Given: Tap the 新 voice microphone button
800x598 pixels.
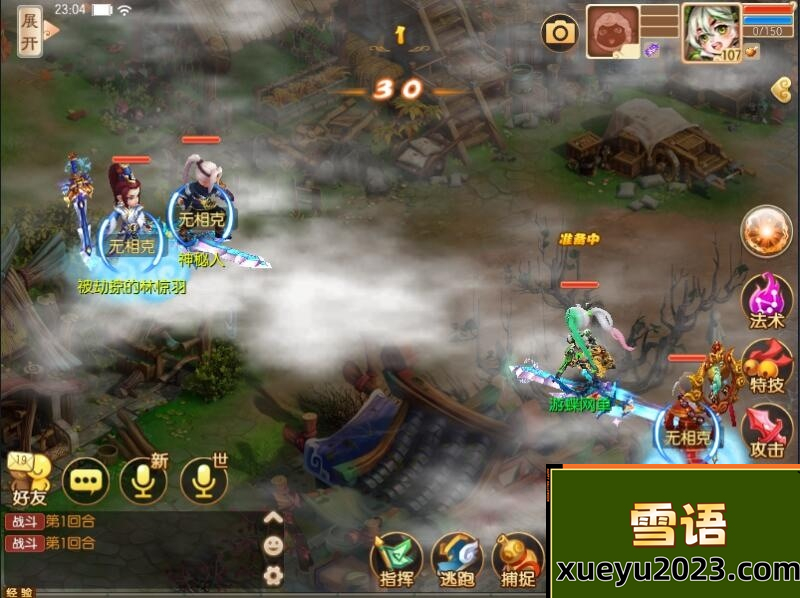Looking at the screenshot, I should coord(143,483).
